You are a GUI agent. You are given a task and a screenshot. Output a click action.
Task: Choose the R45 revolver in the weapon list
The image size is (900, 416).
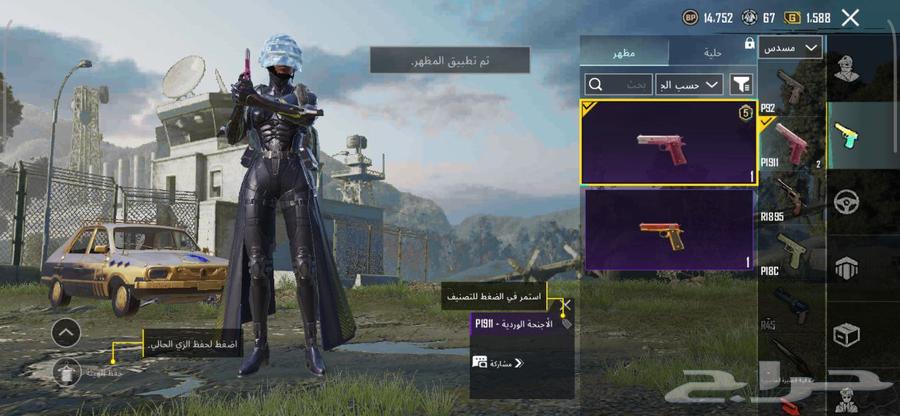tap(792, 305)
